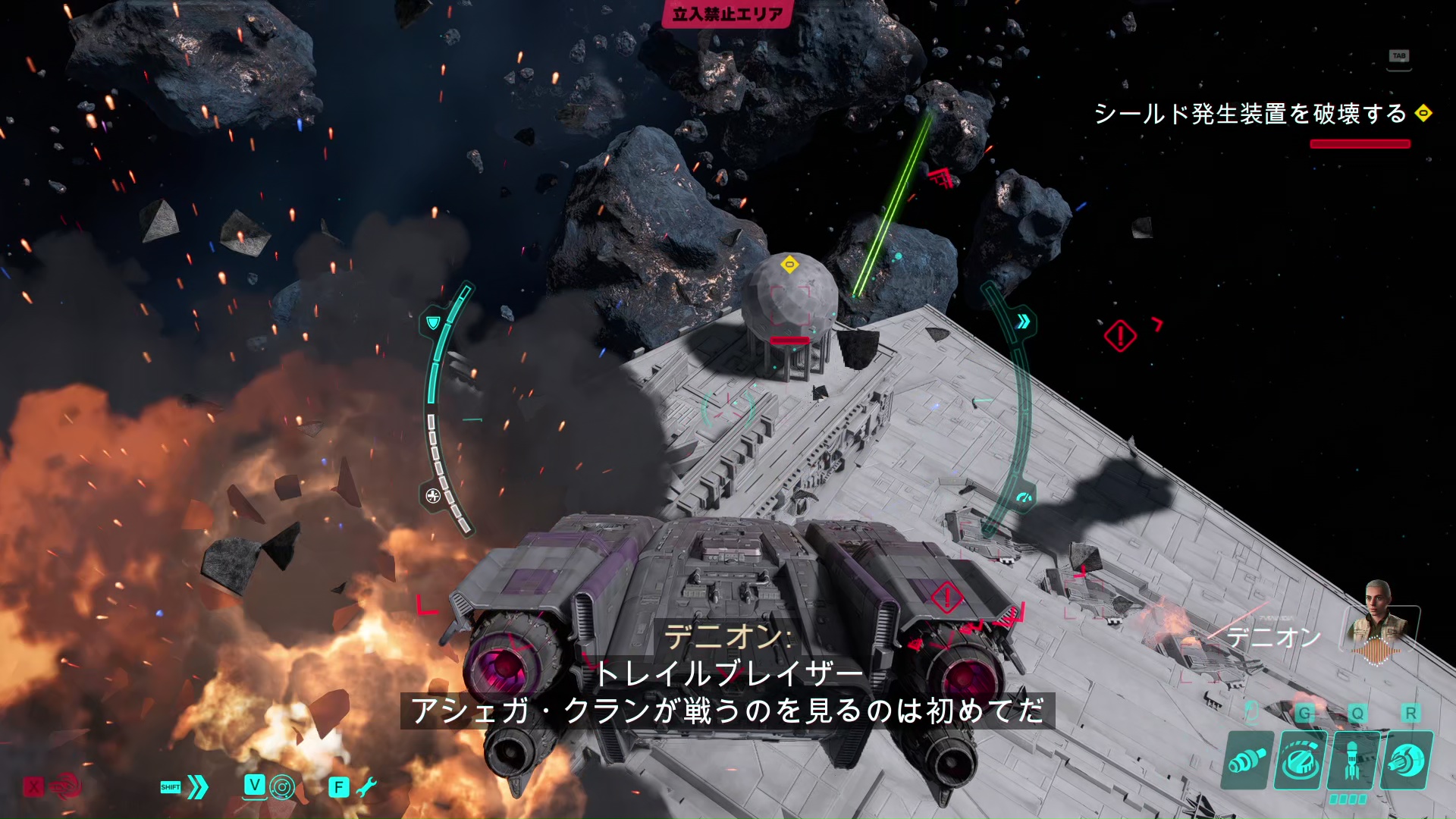Screen dimensions: 1456x819
Task: Activate the rotating turret ability
Action: 1301,761
